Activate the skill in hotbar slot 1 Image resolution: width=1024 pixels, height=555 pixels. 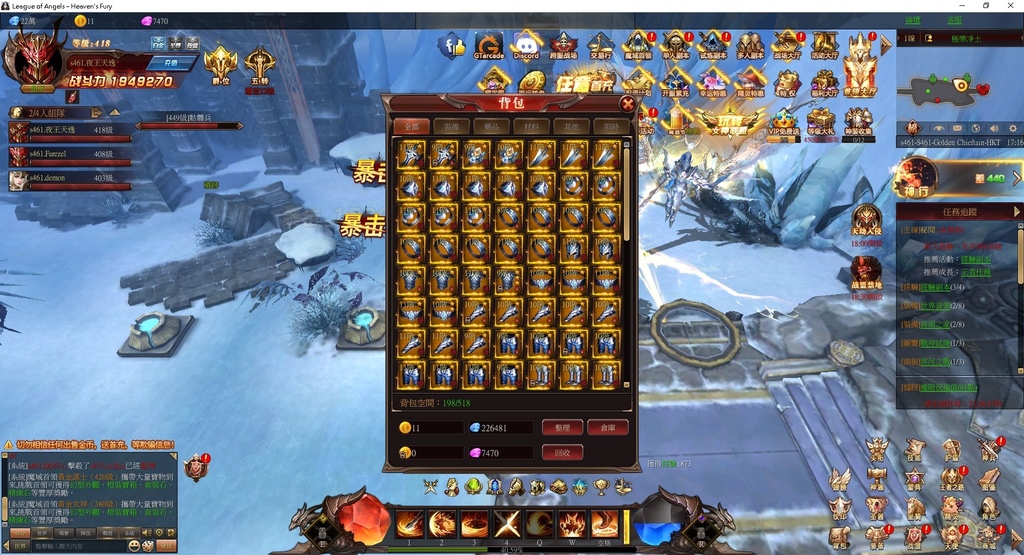[x=409, y=523]
